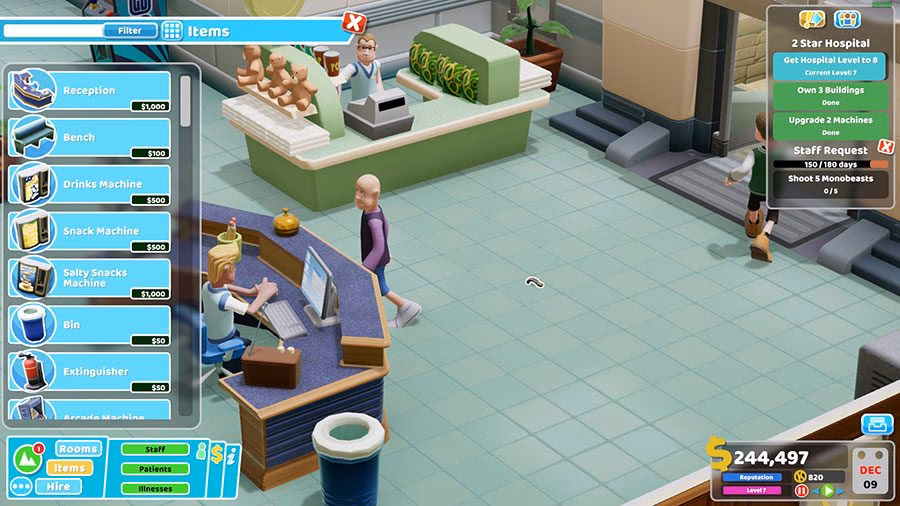Select the Bin item for $50
The image size is (900, 506).
click(90, 325)
